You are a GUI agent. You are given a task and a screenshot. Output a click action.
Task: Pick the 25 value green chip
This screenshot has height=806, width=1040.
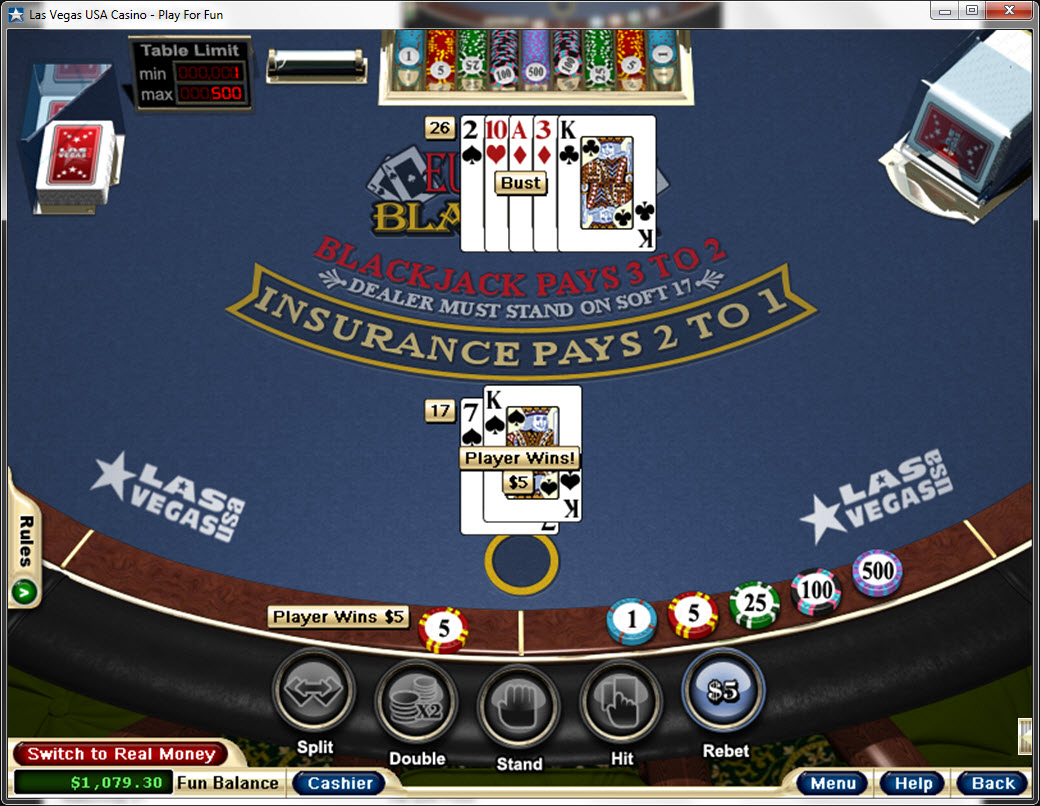coord(754,604)
